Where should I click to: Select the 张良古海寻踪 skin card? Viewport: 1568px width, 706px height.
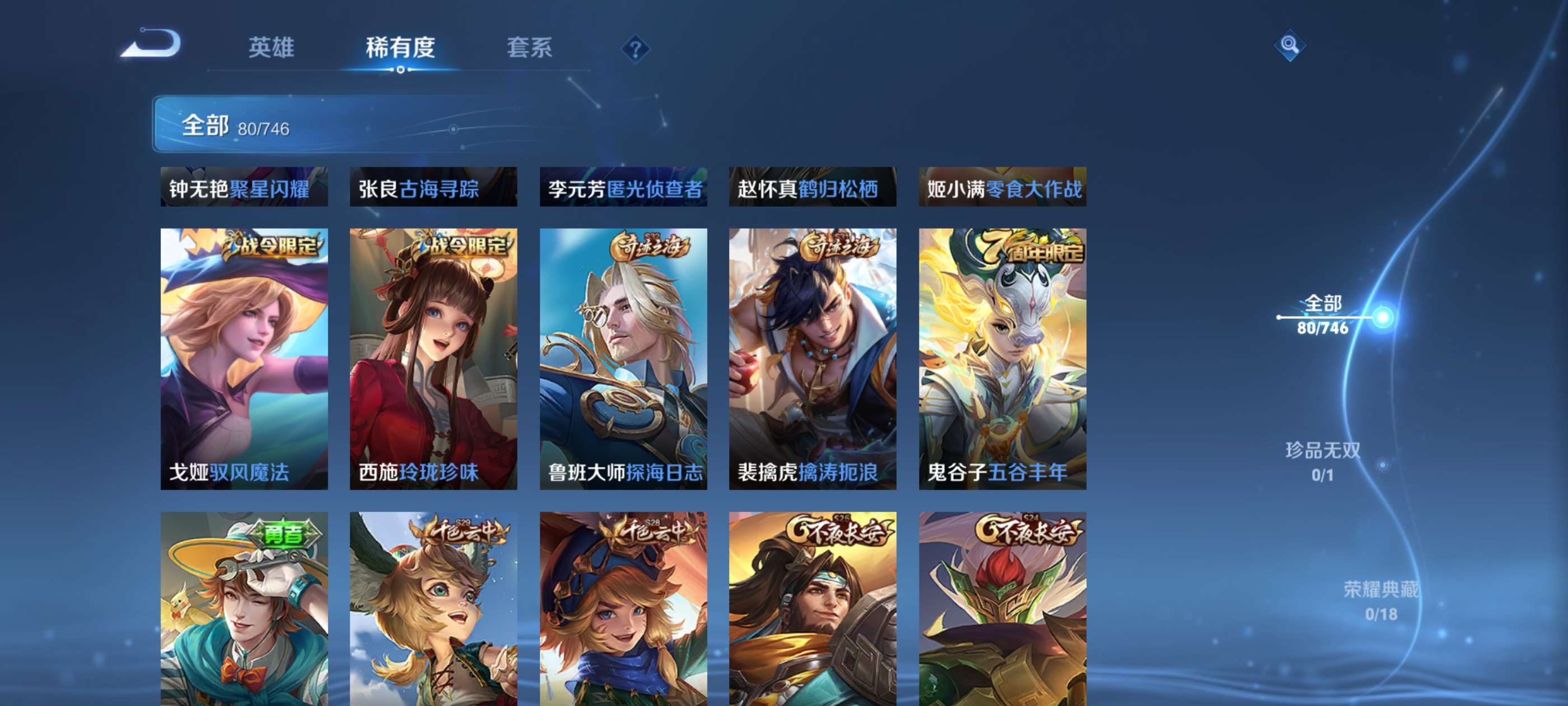click(434, 189)
